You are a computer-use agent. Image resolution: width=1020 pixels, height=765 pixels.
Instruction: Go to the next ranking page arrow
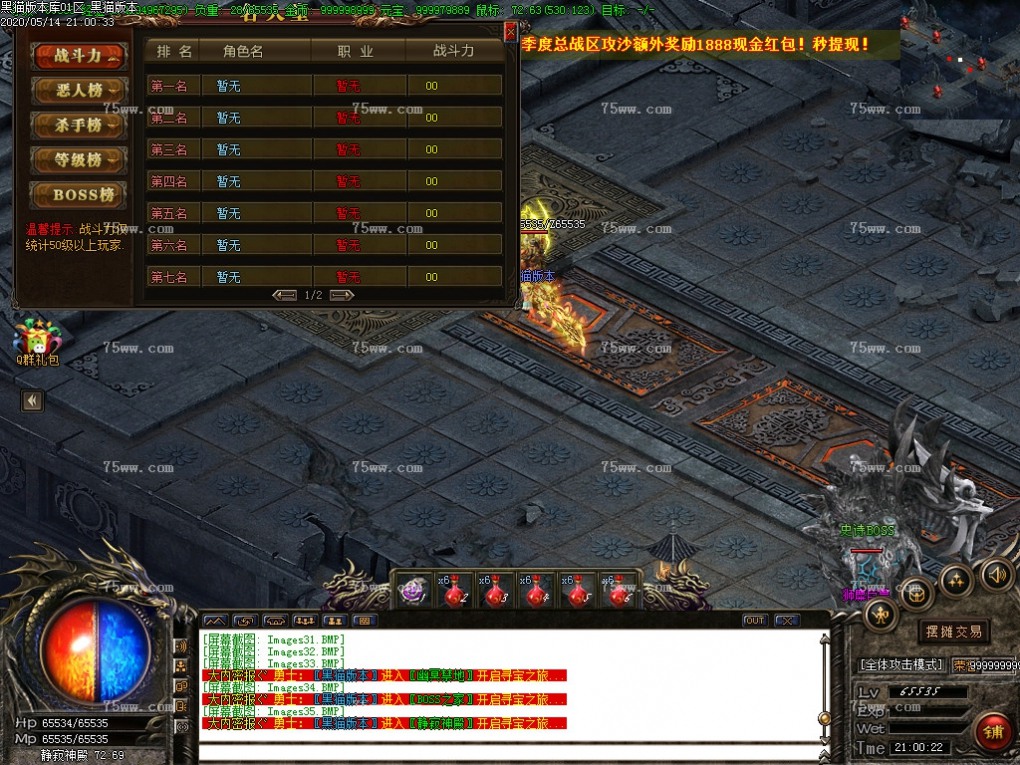(342, 295)
